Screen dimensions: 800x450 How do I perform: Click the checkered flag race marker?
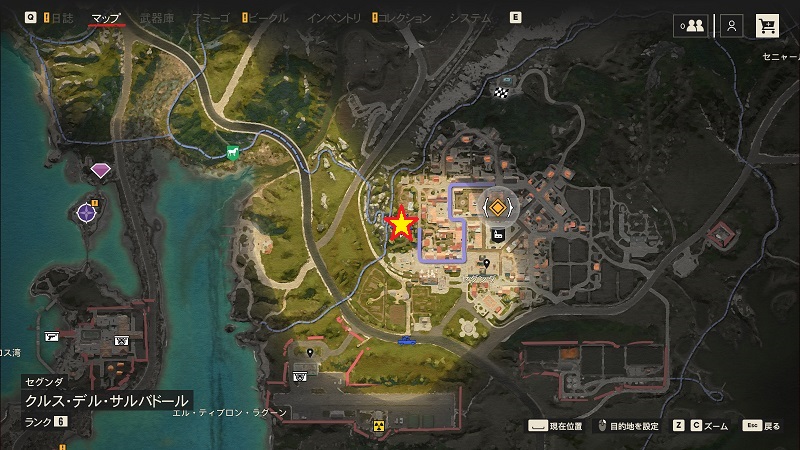500,93
